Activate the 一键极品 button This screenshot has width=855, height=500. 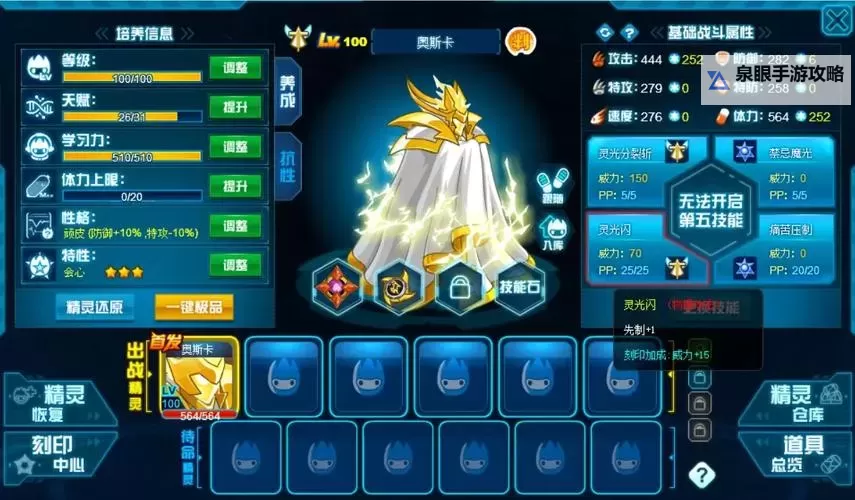point(194,306)
